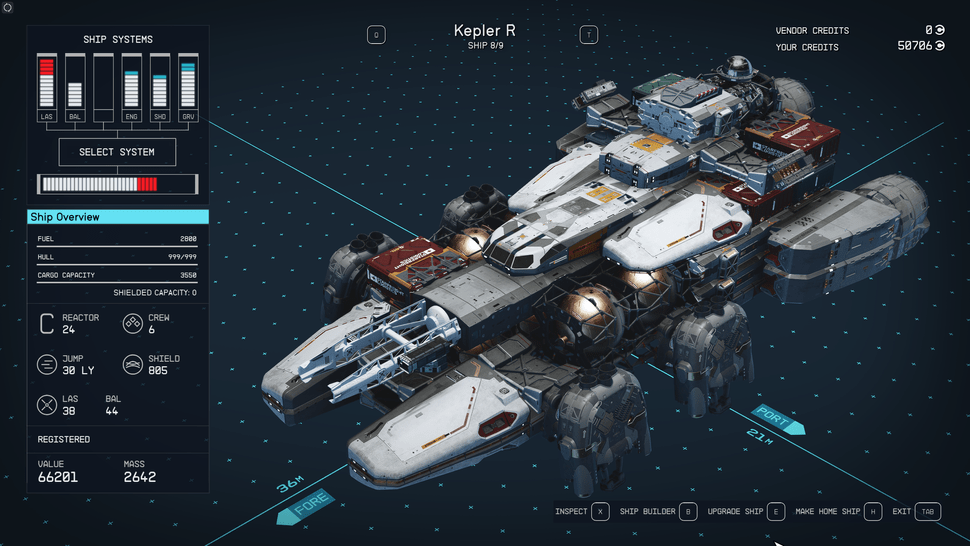Image resolution: width=970 pixels, height=546 pixels.
Task: Open the Ship Overview panel header
Action: coord(118,217)
